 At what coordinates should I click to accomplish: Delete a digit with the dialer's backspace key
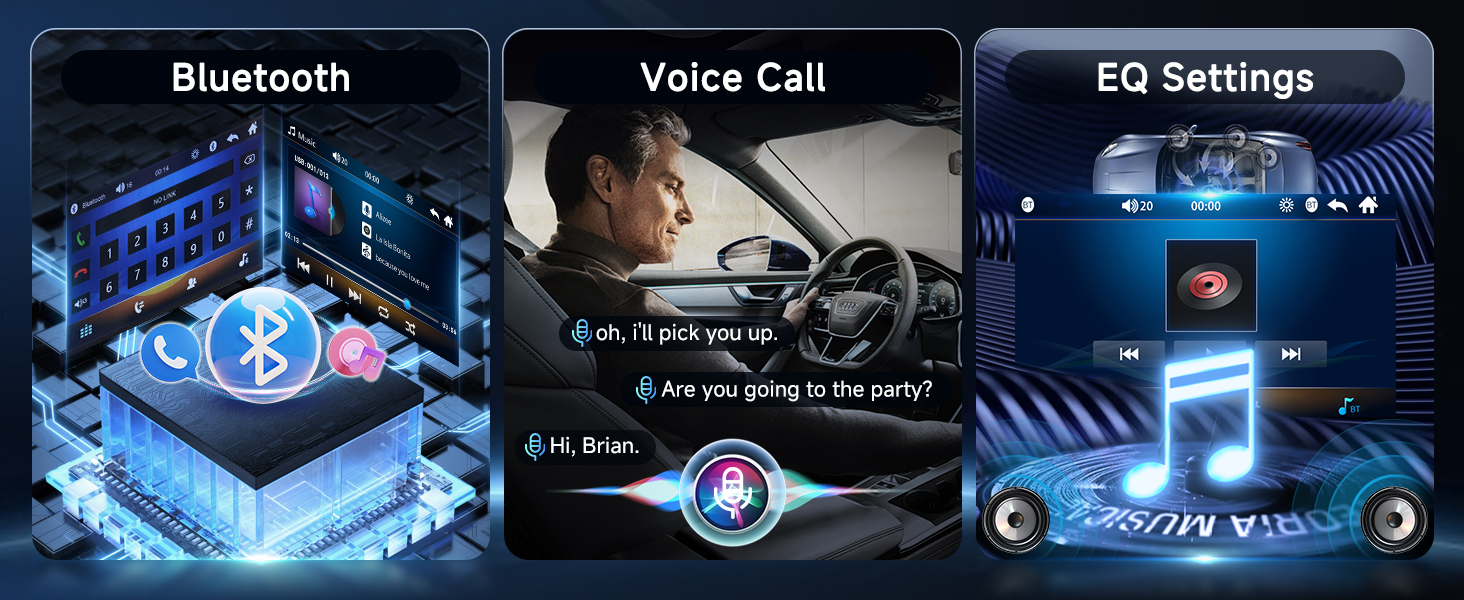pyautogui.click(x=248, y=161)
